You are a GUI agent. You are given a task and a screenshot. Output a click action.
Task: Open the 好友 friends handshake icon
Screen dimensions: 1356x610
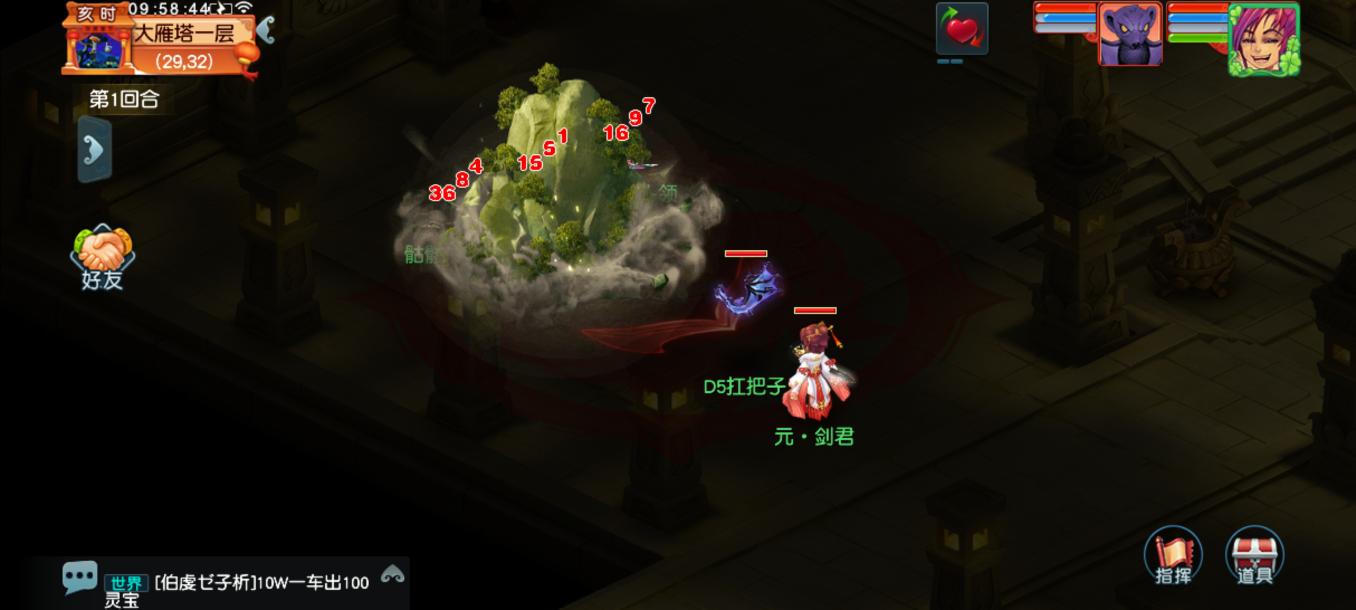pos(102,256)
